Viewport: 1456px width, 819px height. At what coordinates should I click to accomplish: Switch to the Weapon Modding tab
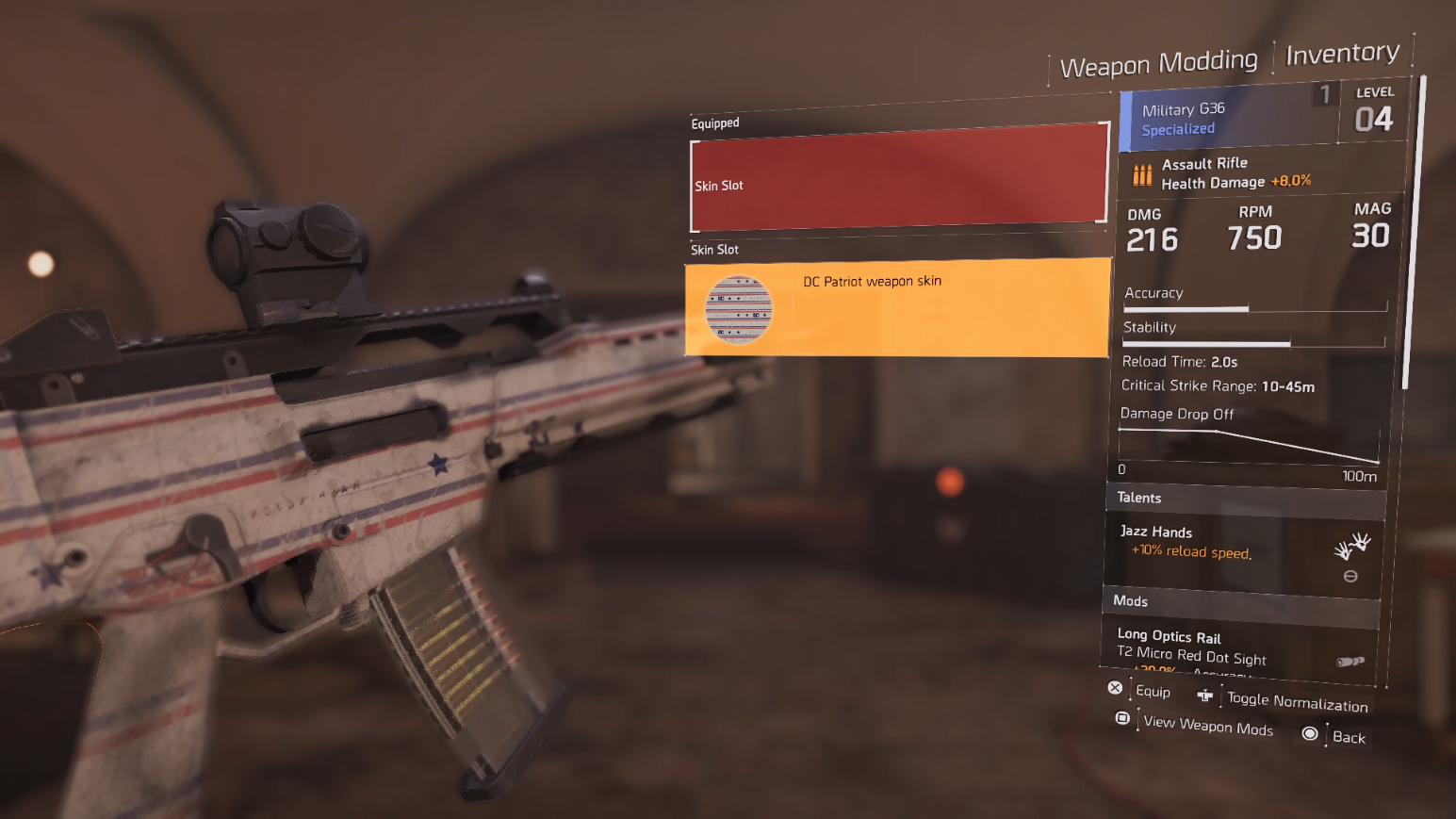pyautogui.click(x=1159, y=62)
